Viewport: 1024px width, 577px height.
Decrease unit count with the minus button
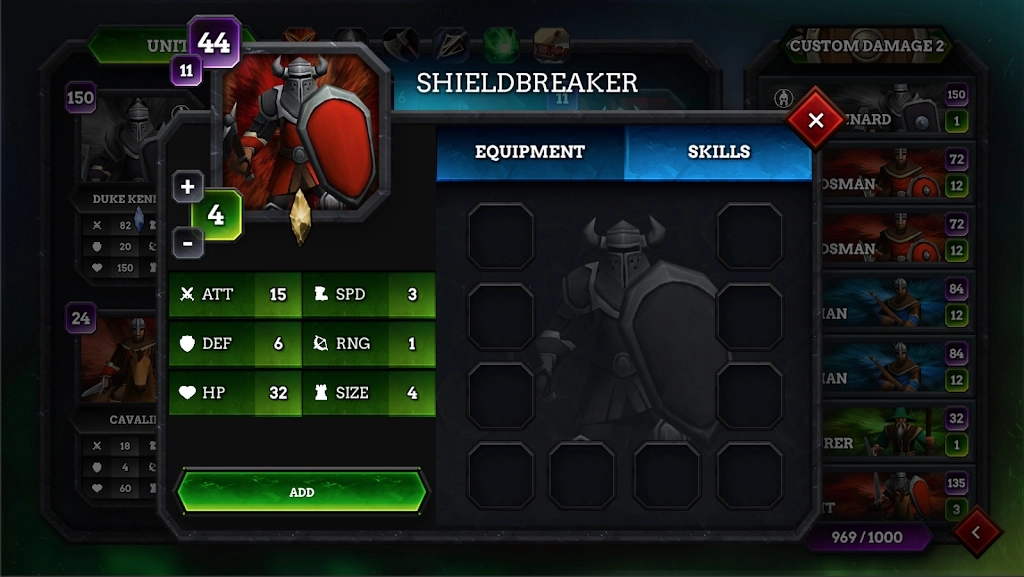click(x=188, y=241)
